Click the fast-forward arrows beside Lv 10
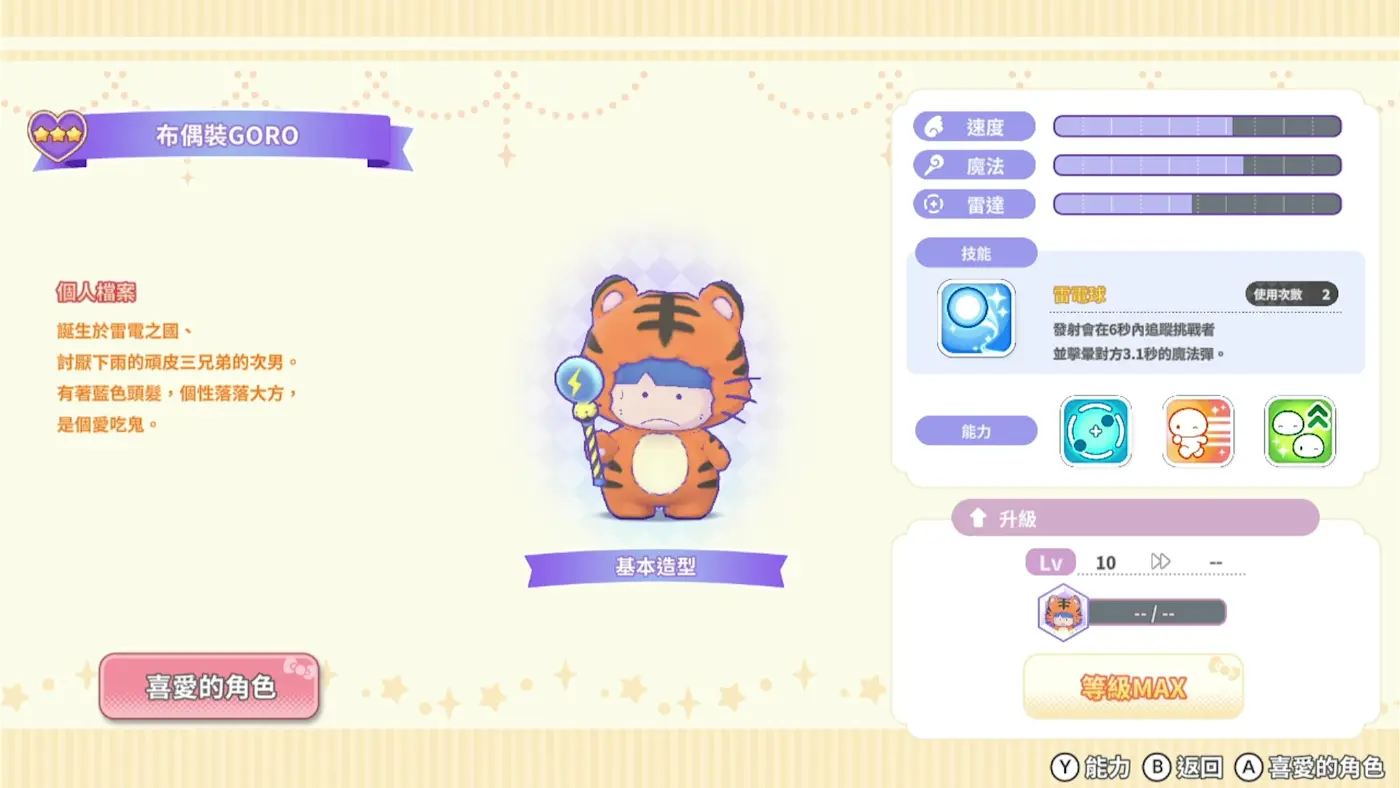Image resolution: width=1400 pixels, height=788 pixels. pos(1160,562)
